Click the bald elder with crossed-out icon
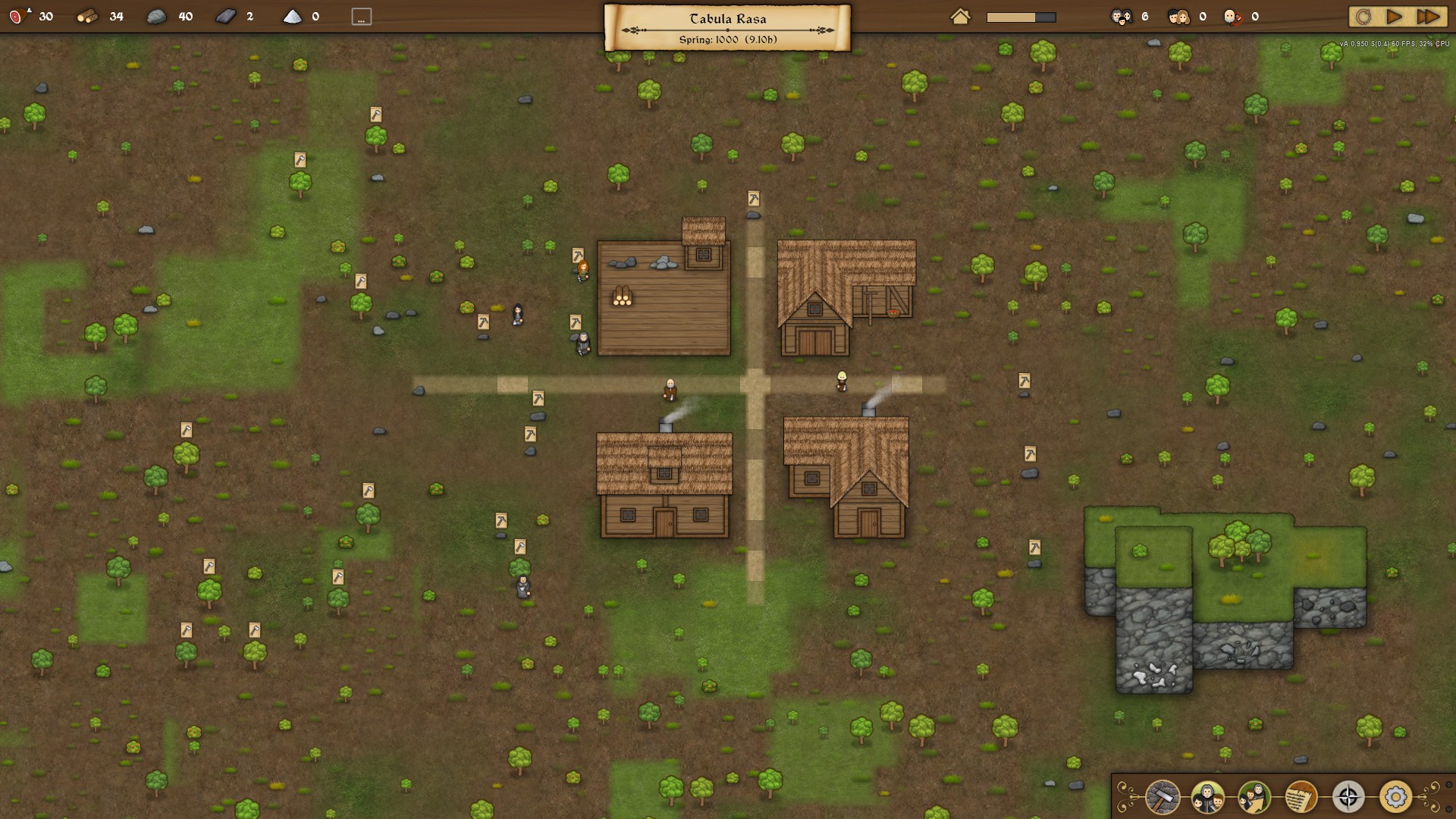The image size is (1456, 819). [x=1232, y=17]
